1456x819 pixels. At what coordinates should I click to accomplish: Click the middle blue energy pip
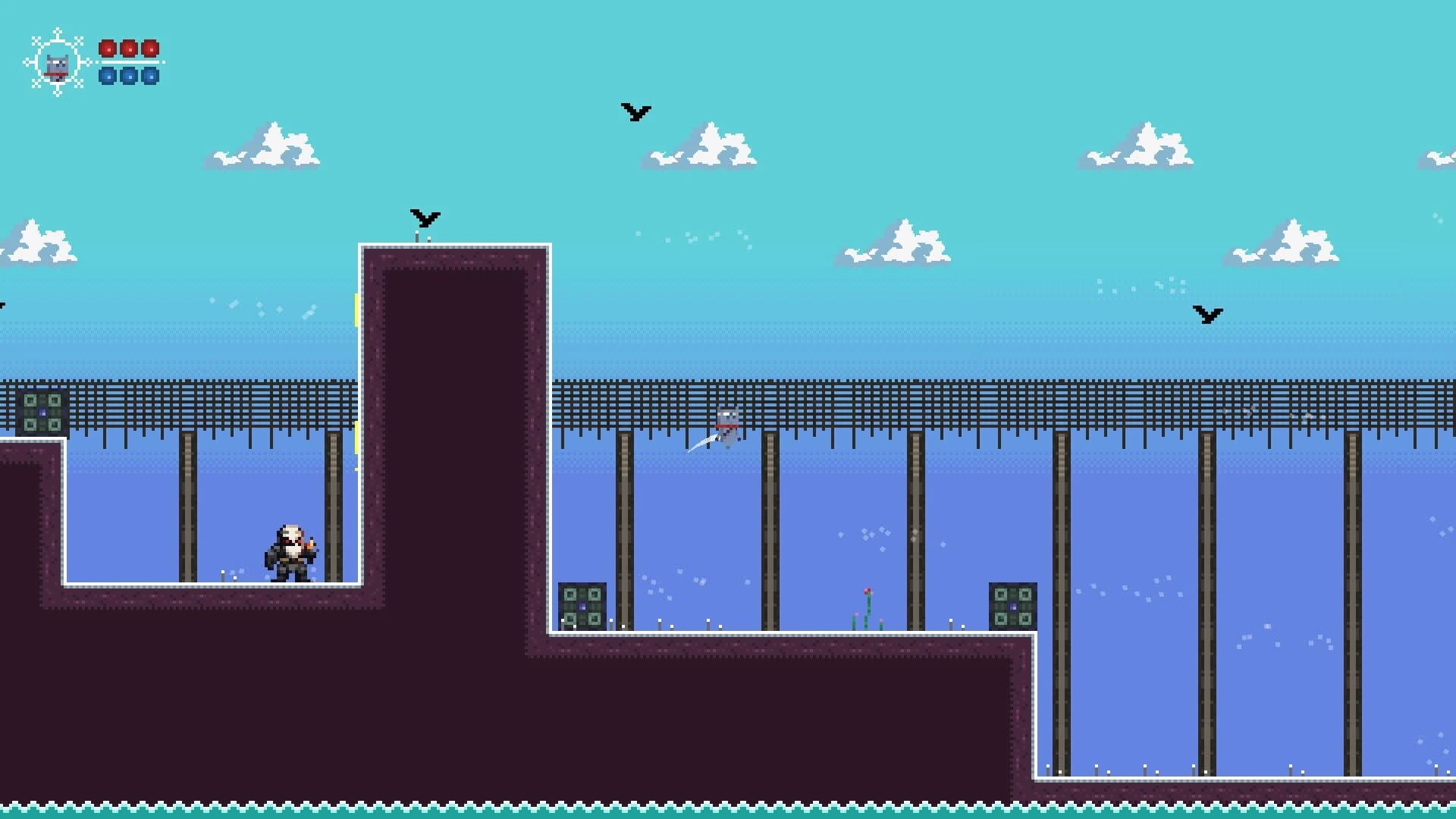127,76
